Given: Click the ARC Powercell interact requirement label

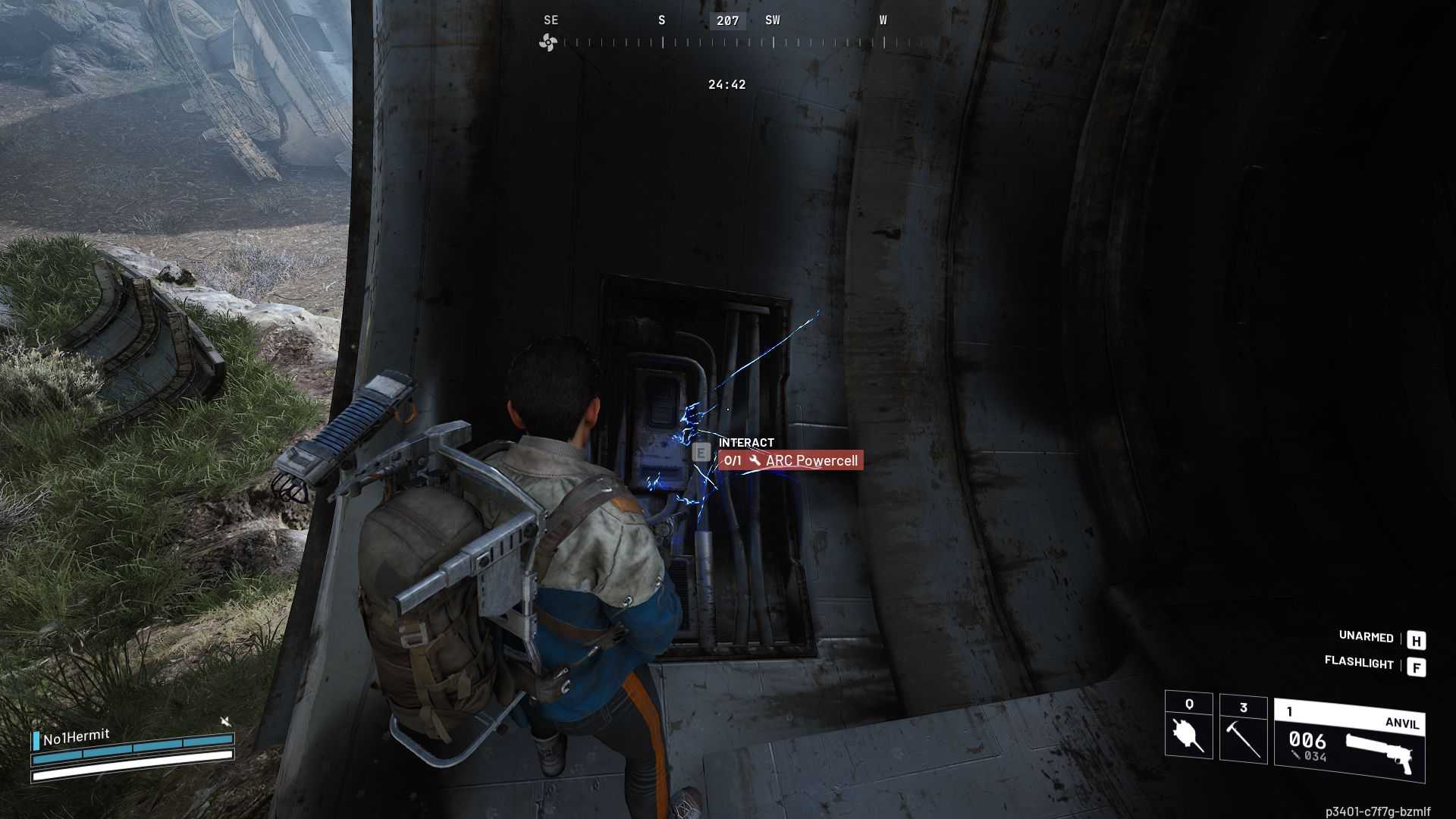Looking at the screenshot, I should (x=790, y=460).
